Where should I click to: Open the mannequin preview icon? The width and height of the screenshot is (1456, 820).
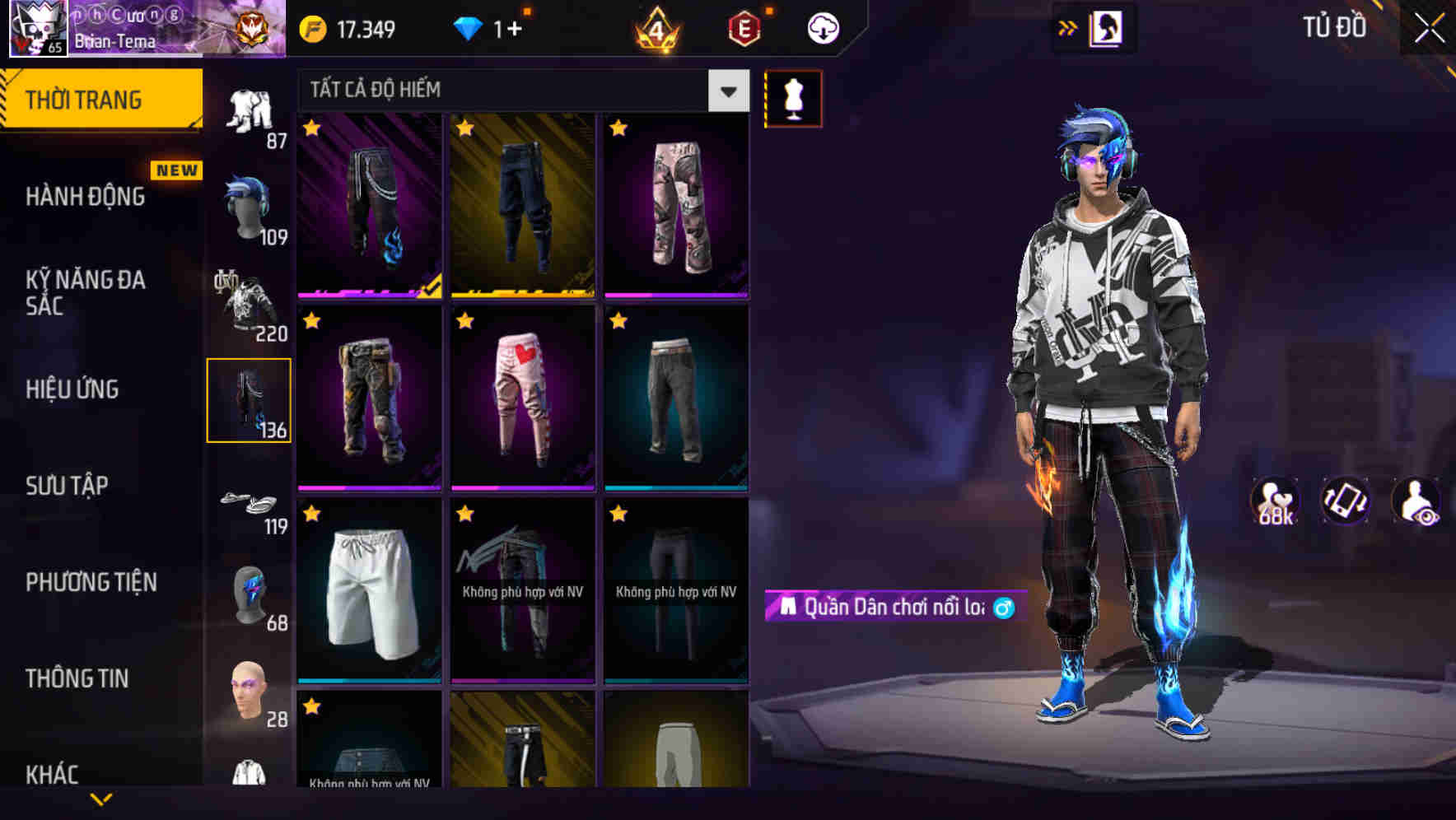tap(793, 98)
